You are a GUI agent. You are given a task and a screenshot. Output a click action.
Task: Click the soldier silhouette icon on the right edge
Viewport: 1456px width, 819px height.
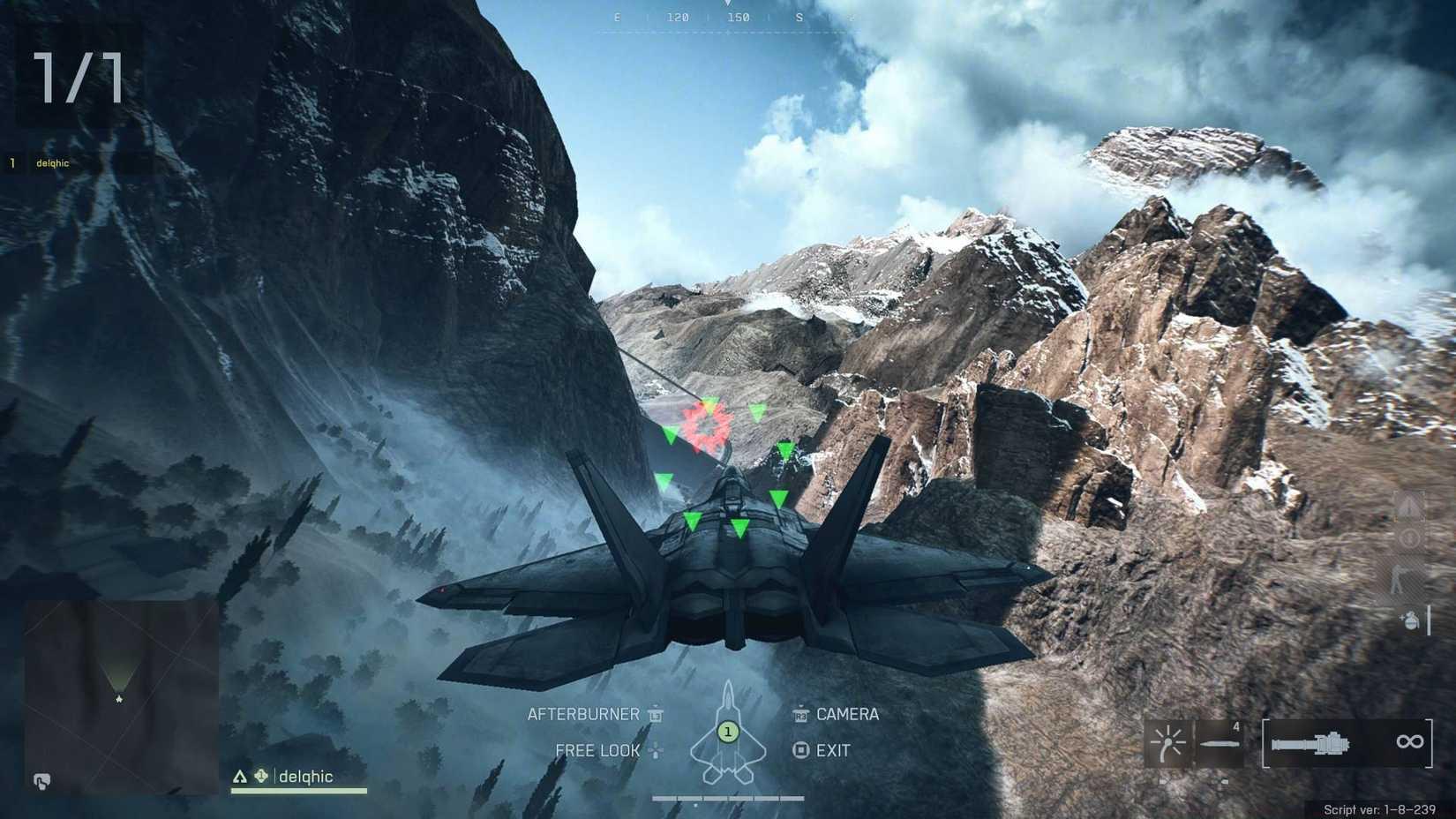(x=1399, y=580)
